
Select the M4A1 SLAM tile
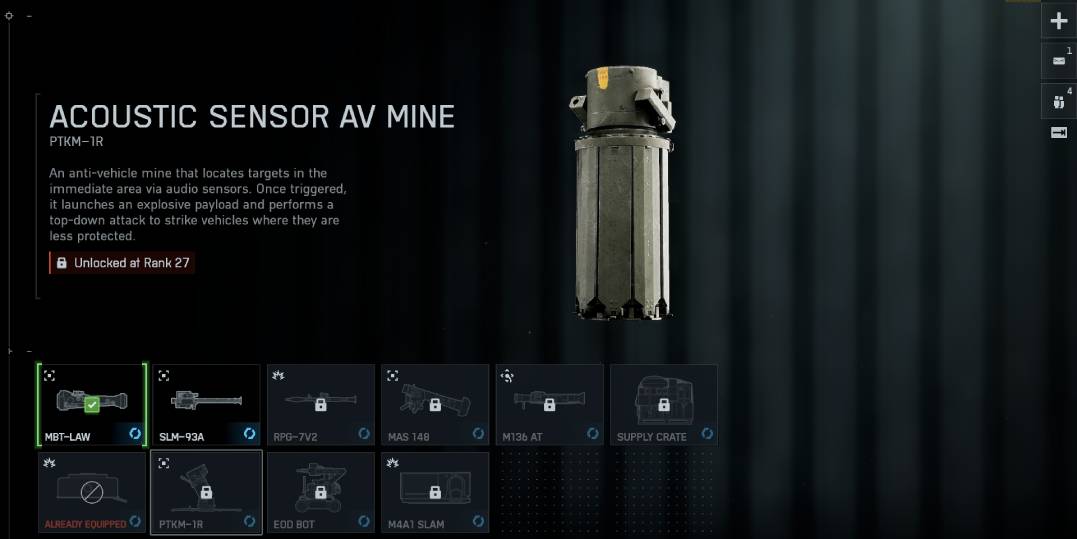tap(435, 492)
